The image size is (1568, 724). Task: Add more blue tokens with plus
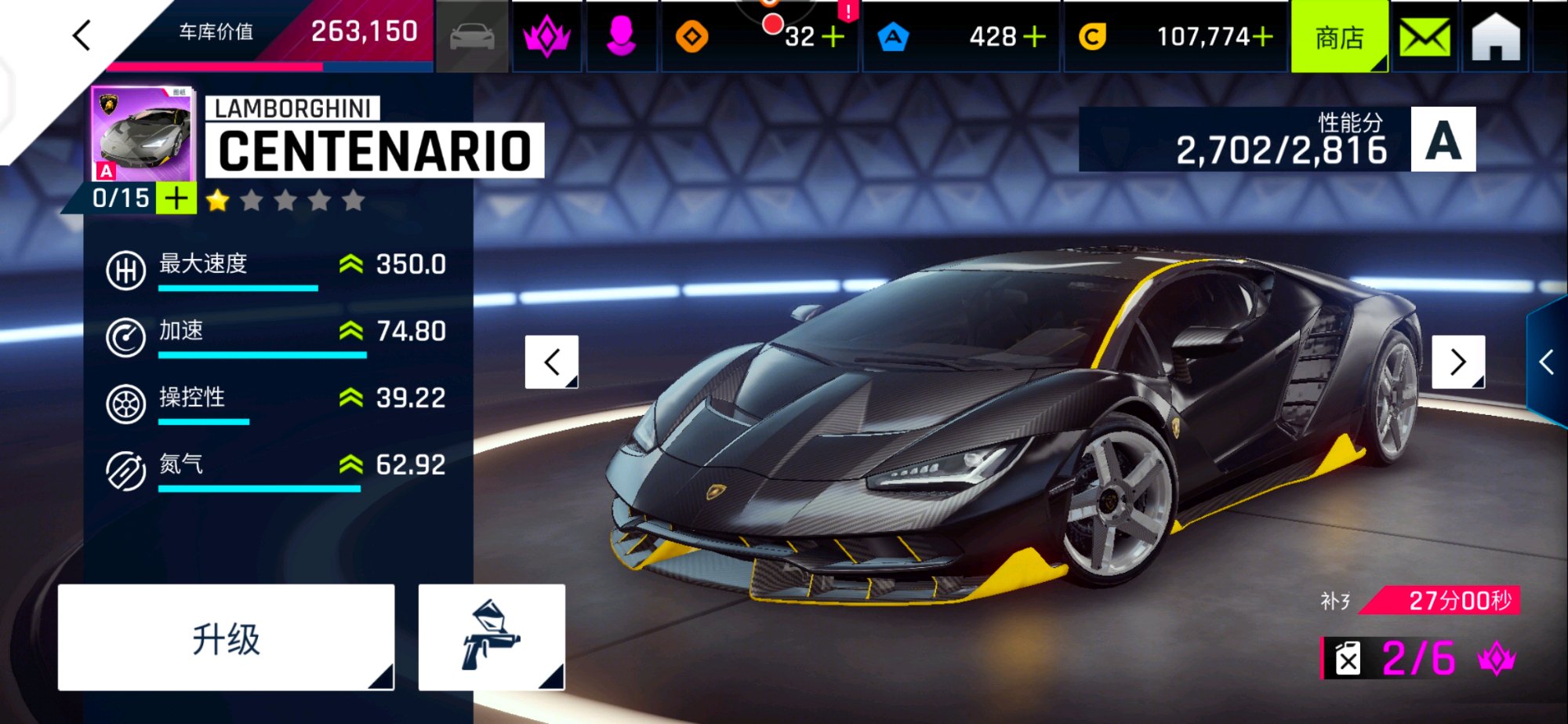click(1035, 37)
